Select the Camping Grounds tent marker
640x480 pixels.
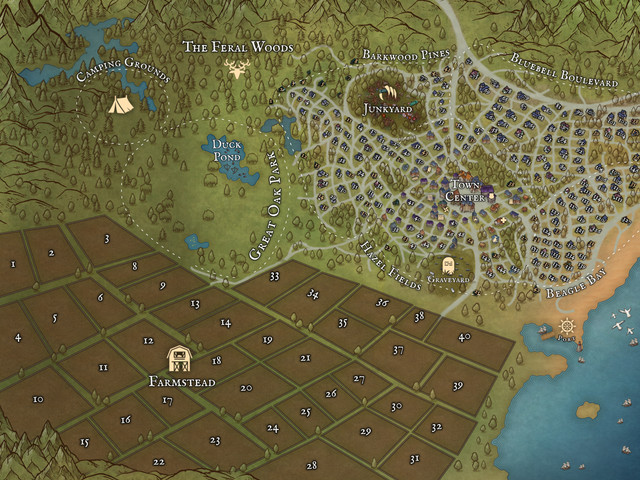[119, 103]
